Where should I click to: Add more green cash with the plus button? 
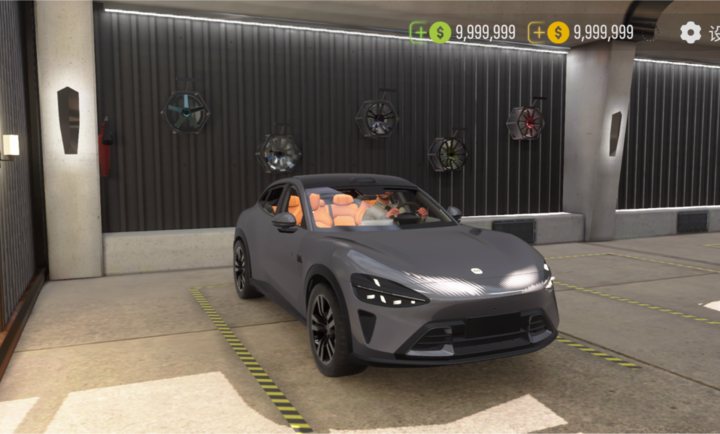(x=419, y=32)
